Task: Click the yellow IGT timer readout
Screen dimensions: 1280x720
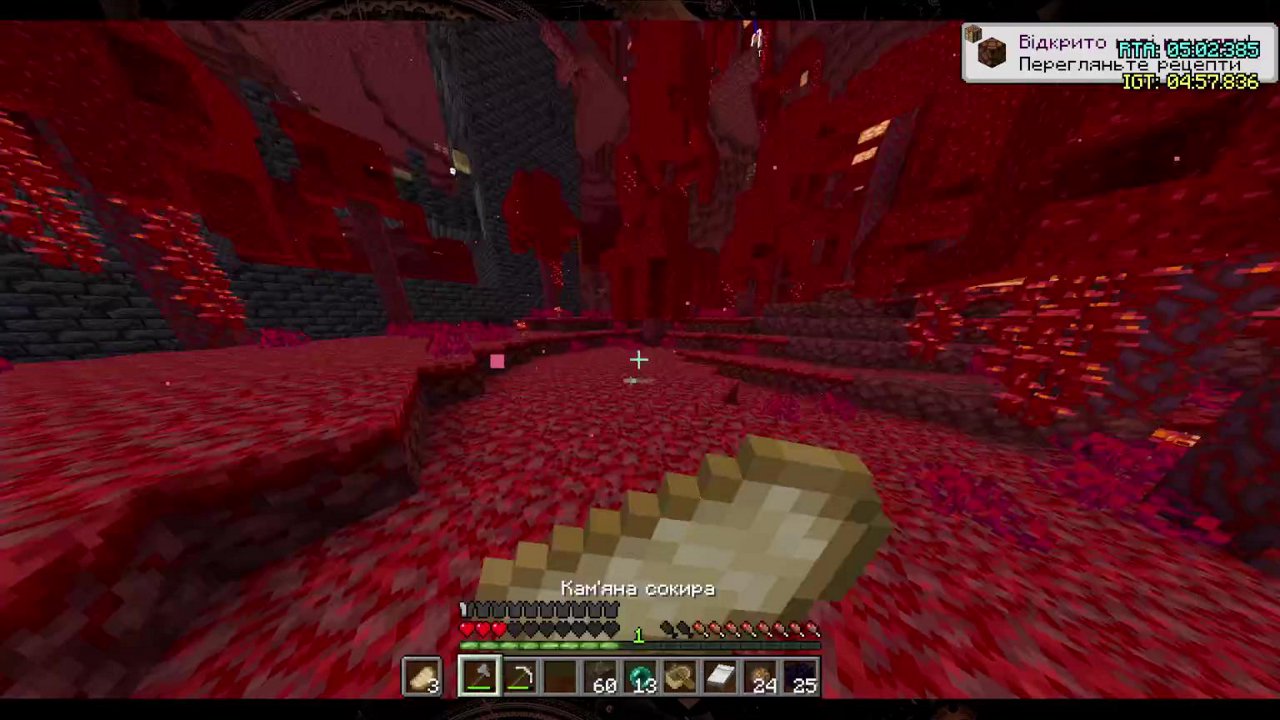Action: 1190,80
